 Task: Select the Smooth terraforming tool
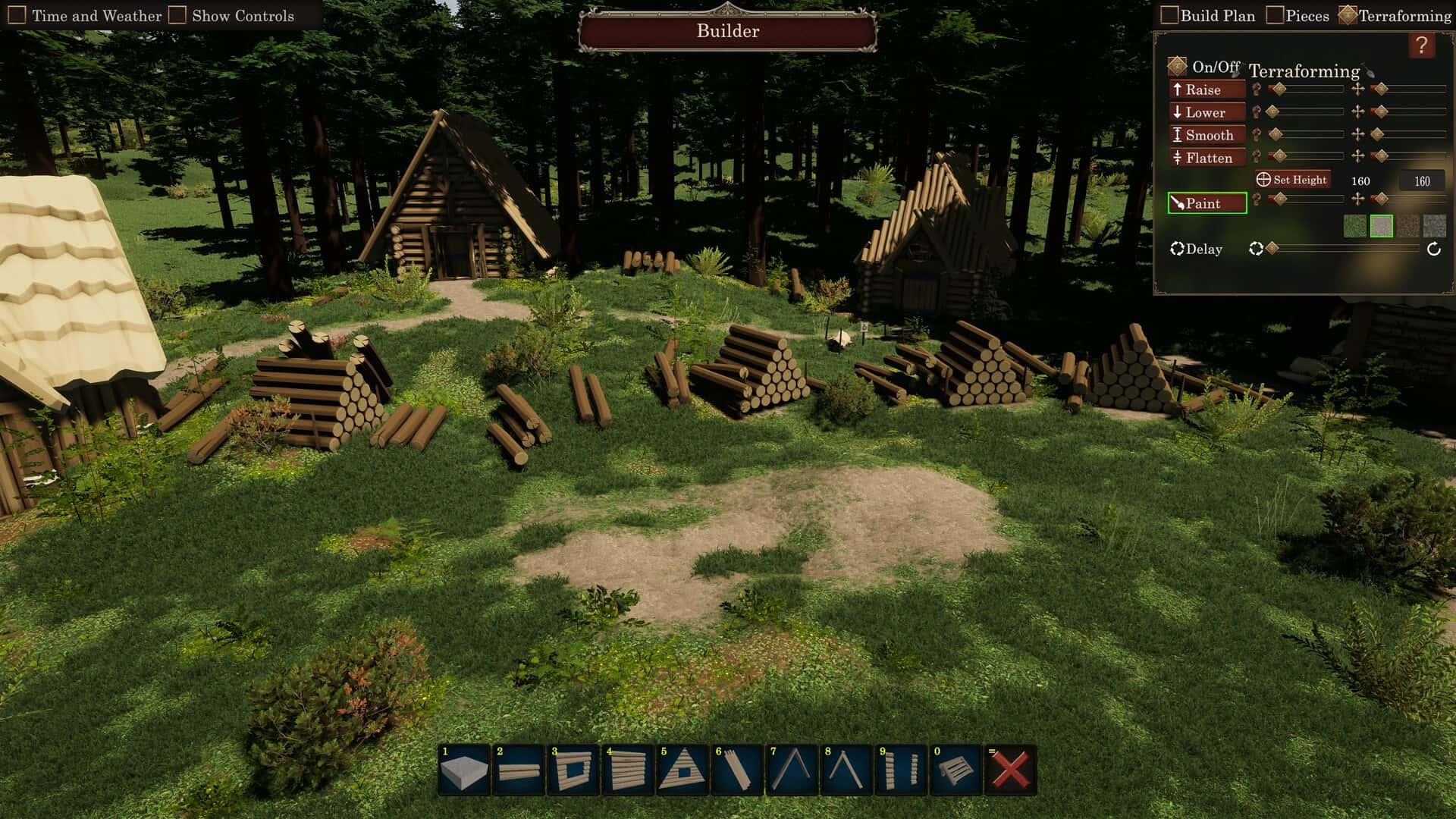[x=1207, y=135]
